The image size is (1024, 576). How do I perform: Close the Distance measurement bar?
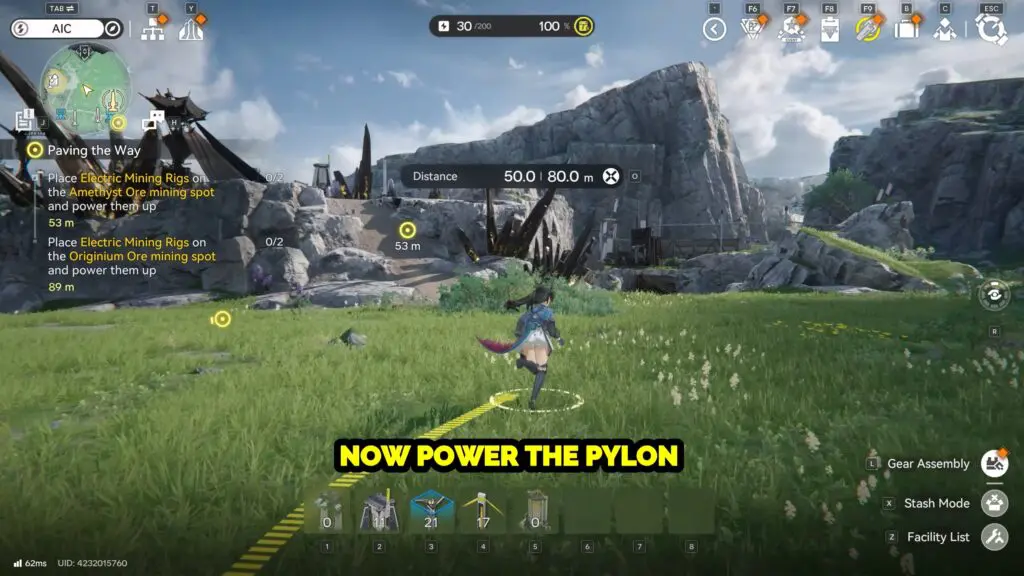[611, 176]
